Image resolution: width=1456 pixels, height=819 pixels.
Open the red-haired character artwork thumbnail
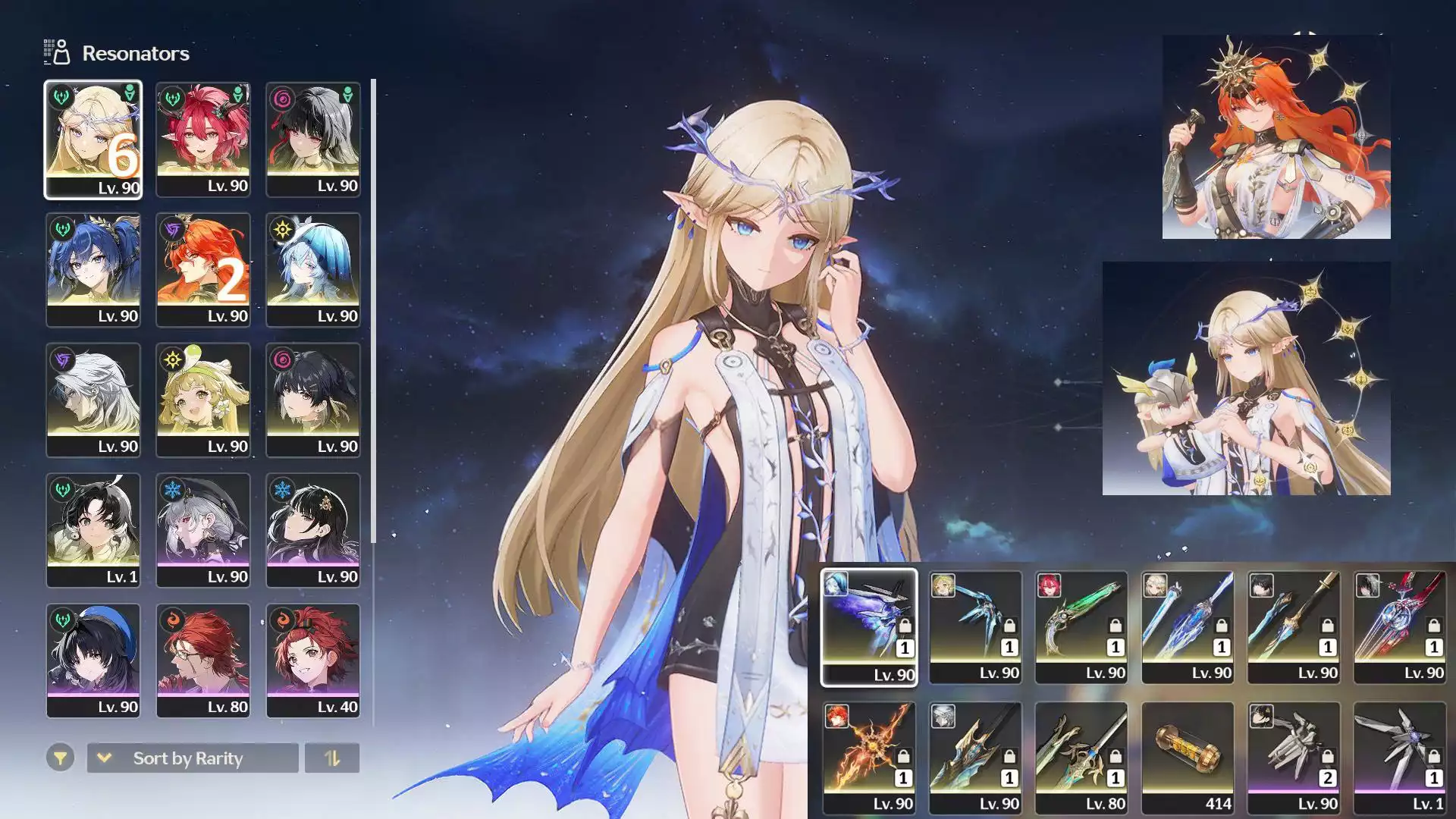(x=1276, y=136)
